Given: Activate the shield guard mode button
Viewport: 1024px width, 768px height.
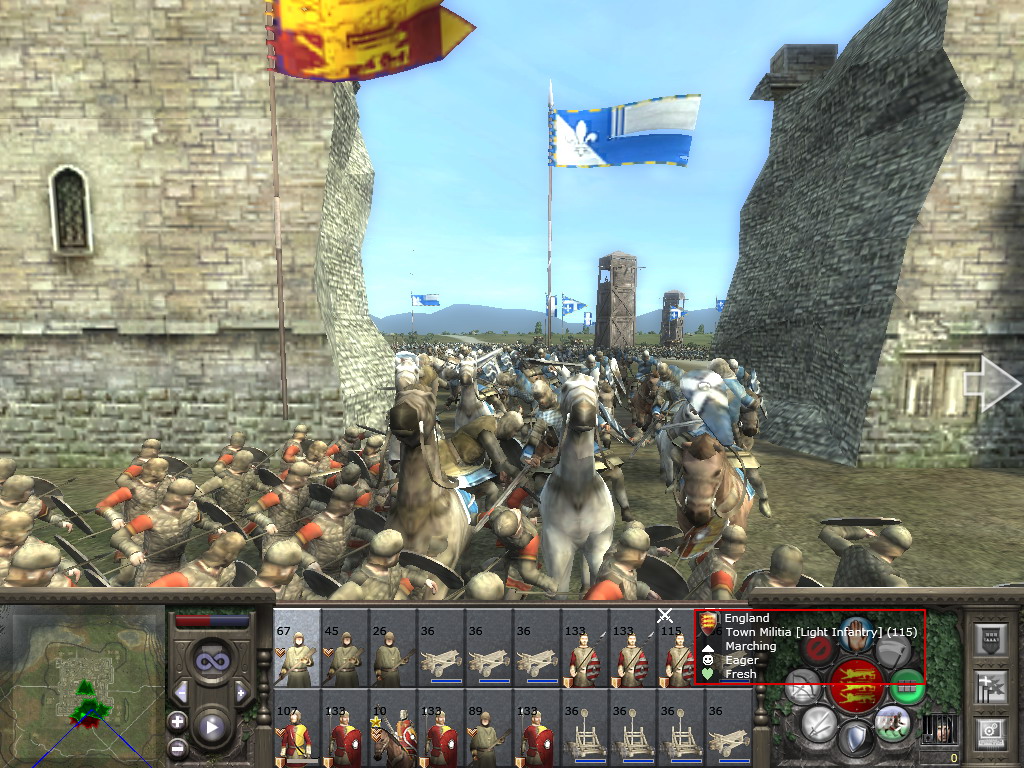Looking at the screenshot, I should pos(854,739).
